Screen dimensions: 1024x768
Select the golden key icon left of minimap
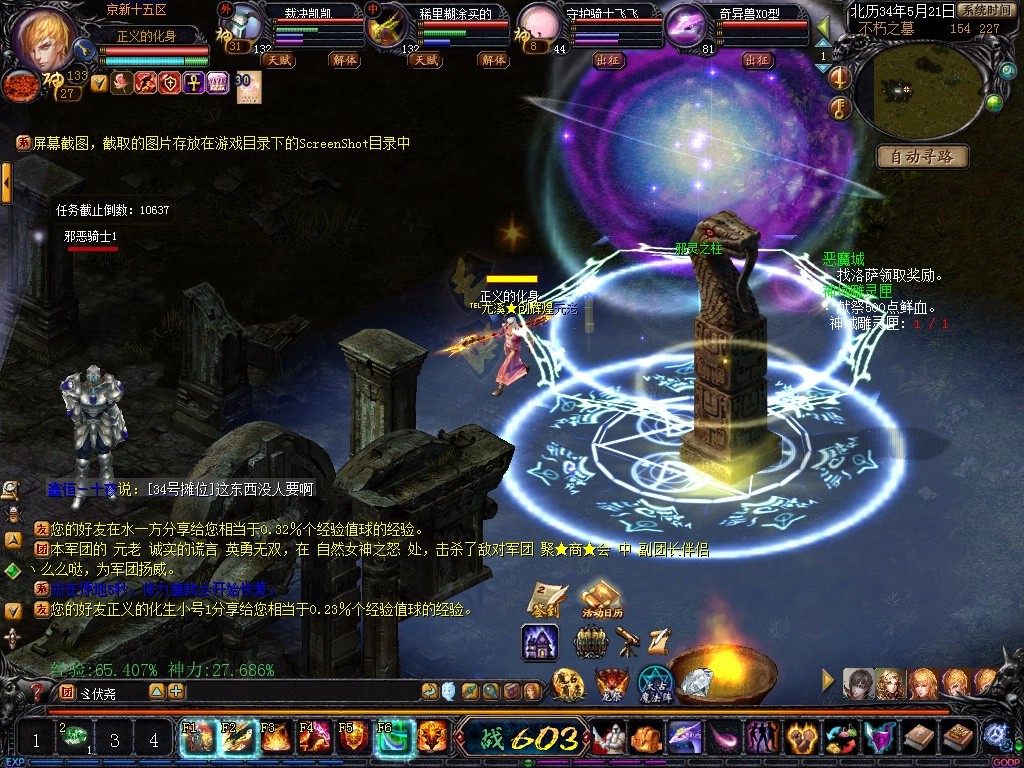(840, 108)
